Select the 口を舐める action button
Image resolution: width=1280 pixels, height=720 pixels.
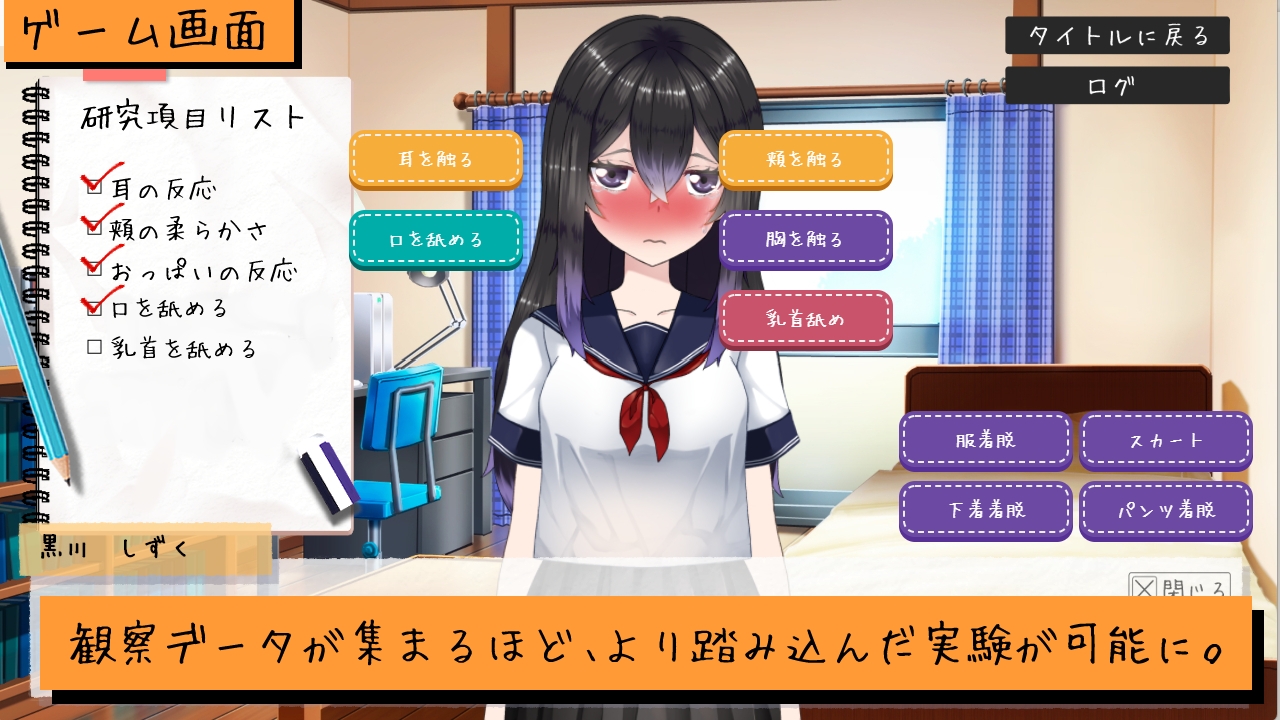436,240
